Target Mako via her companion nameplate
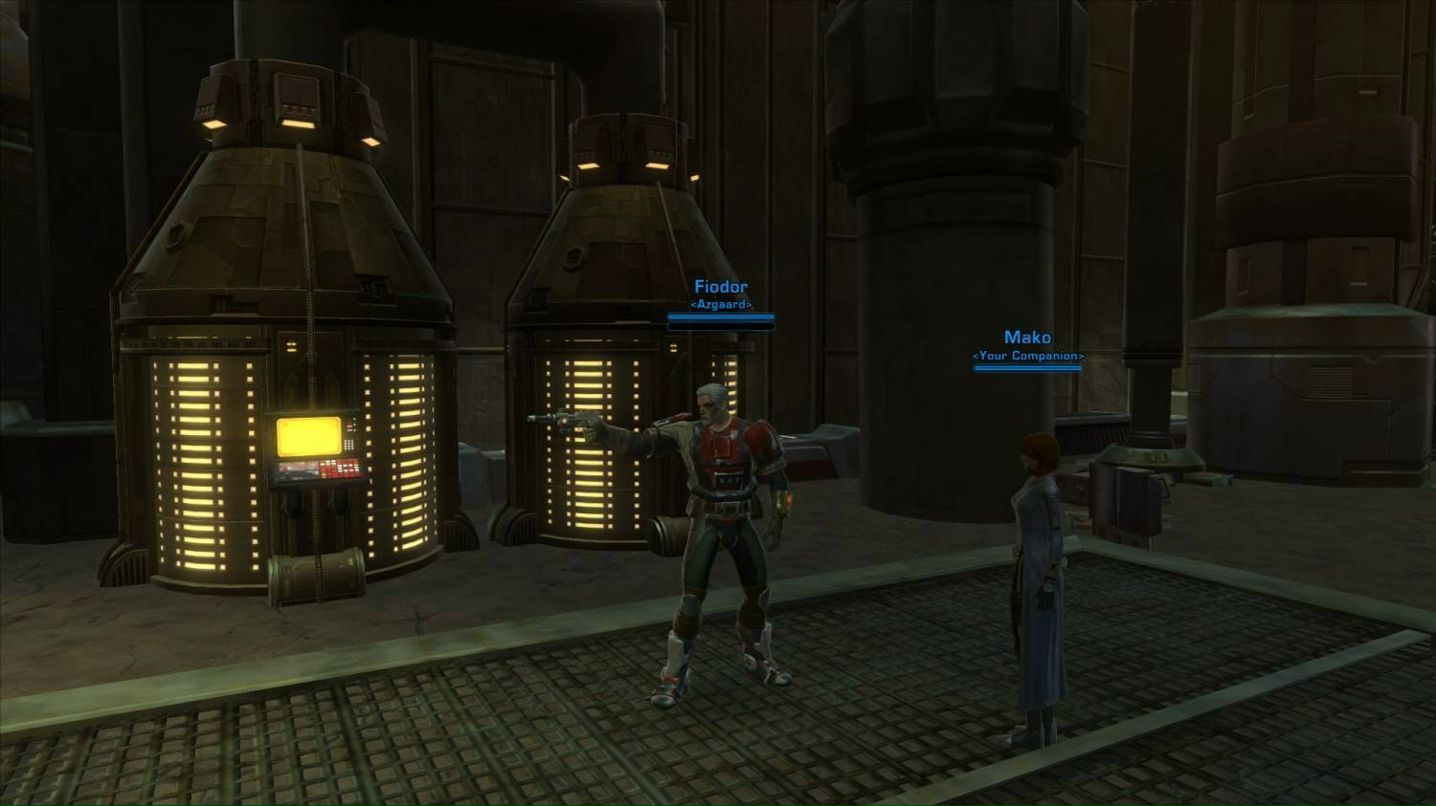Viewport: 1436px width, 806px height. click(1027, 339)
